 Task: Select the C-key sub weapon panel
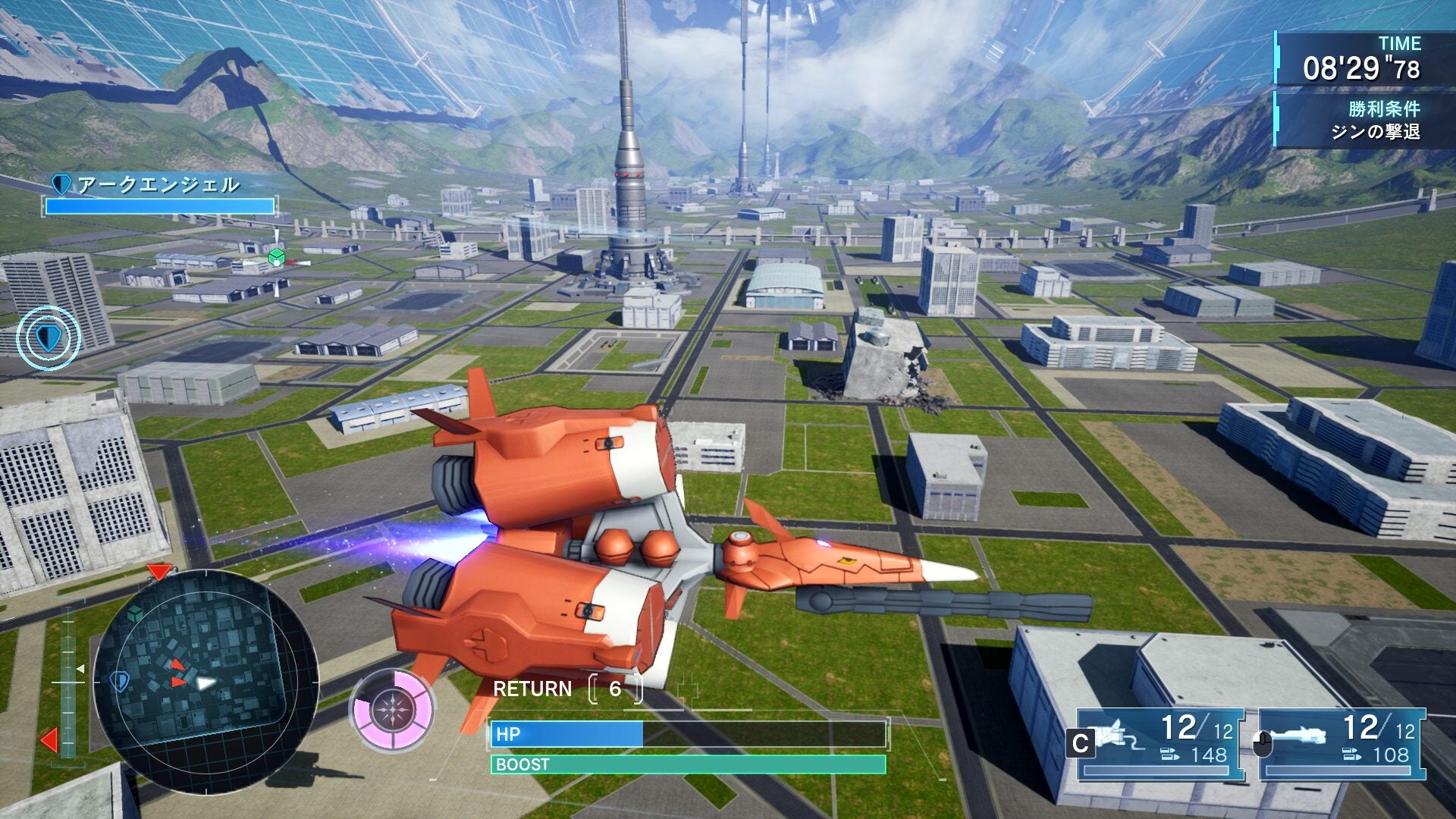click(1159, 744)
